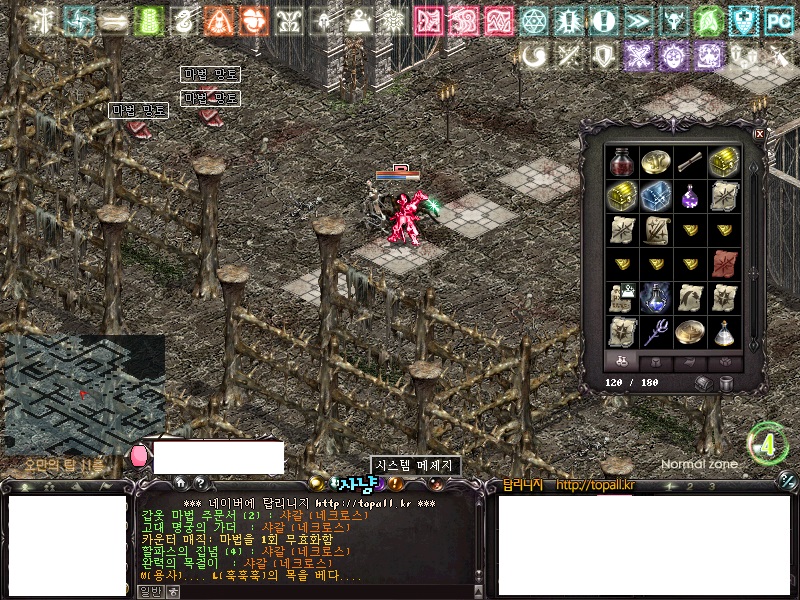The height and width of the screenshot is (600, 800).
Task: Click the hexagram star buff icon
Action: pyautogui.click(x=533, y=20)
